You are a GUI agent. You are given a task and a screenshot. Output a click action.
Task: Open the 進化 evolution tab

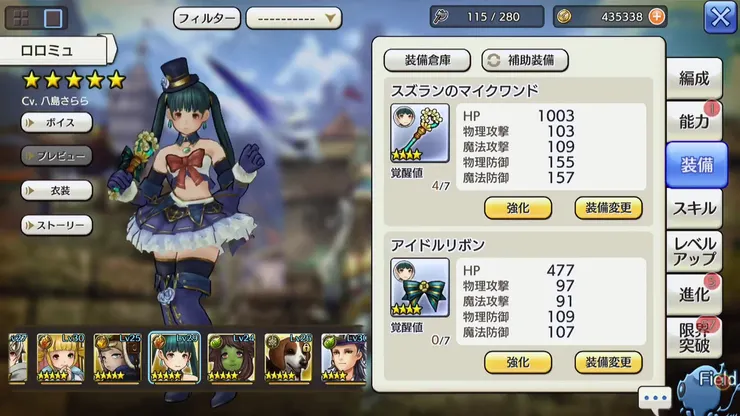tap(695, 295)
